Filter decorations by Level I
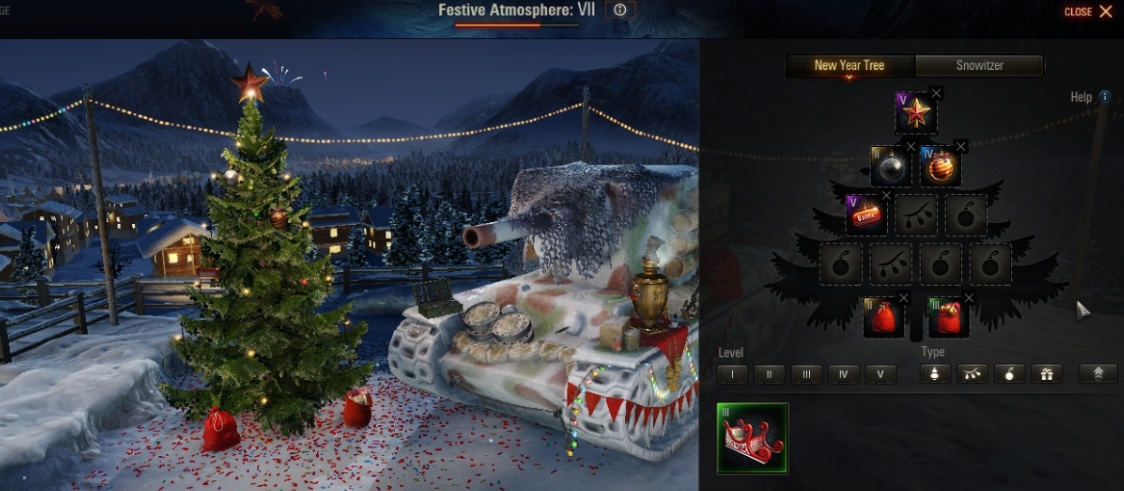Viewport: 1124px width, 491px height. click(x=732, y=375)
